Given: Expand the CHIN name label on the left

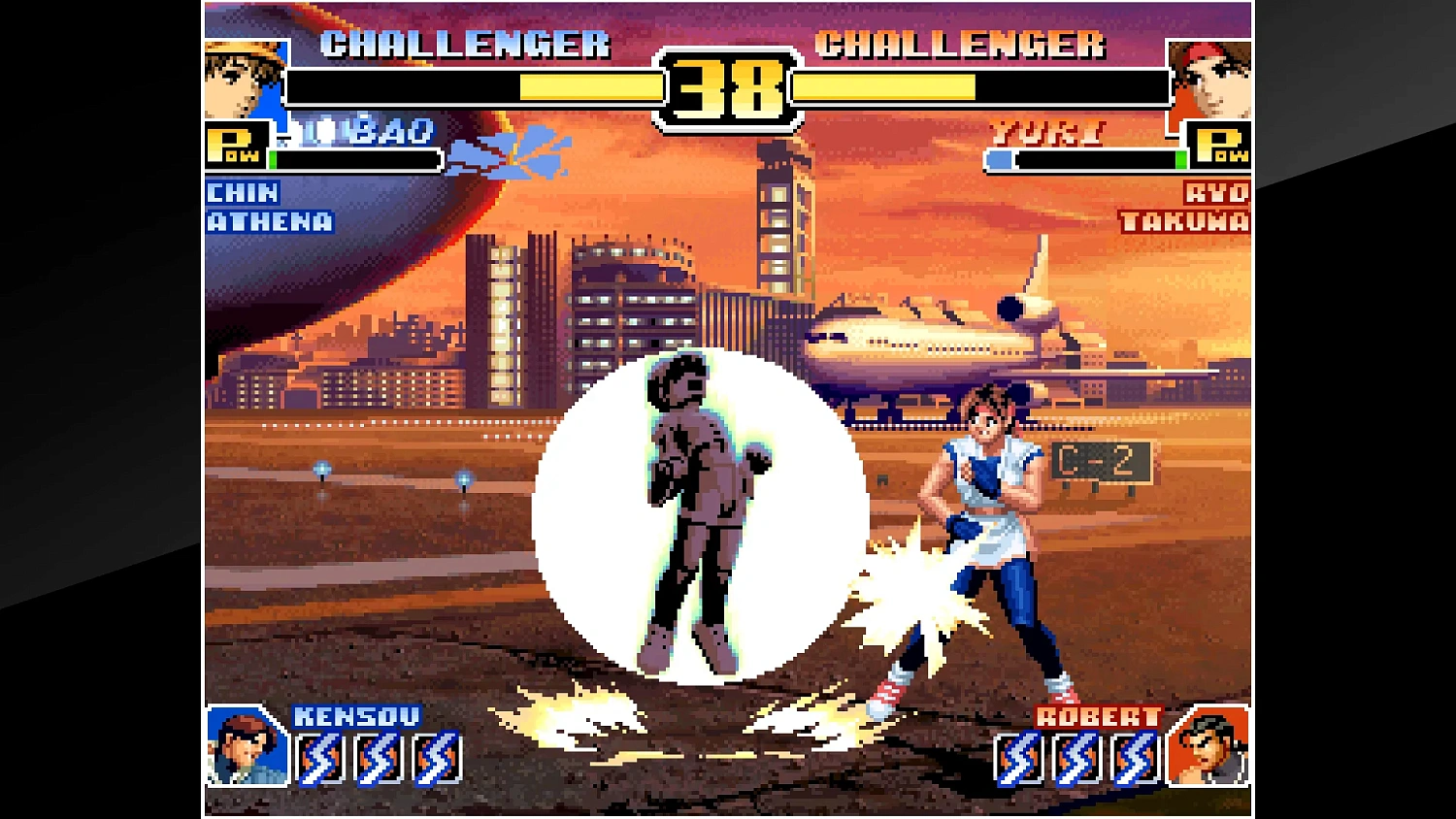Looking at the screenshot, I should click(x=241, y=193).
